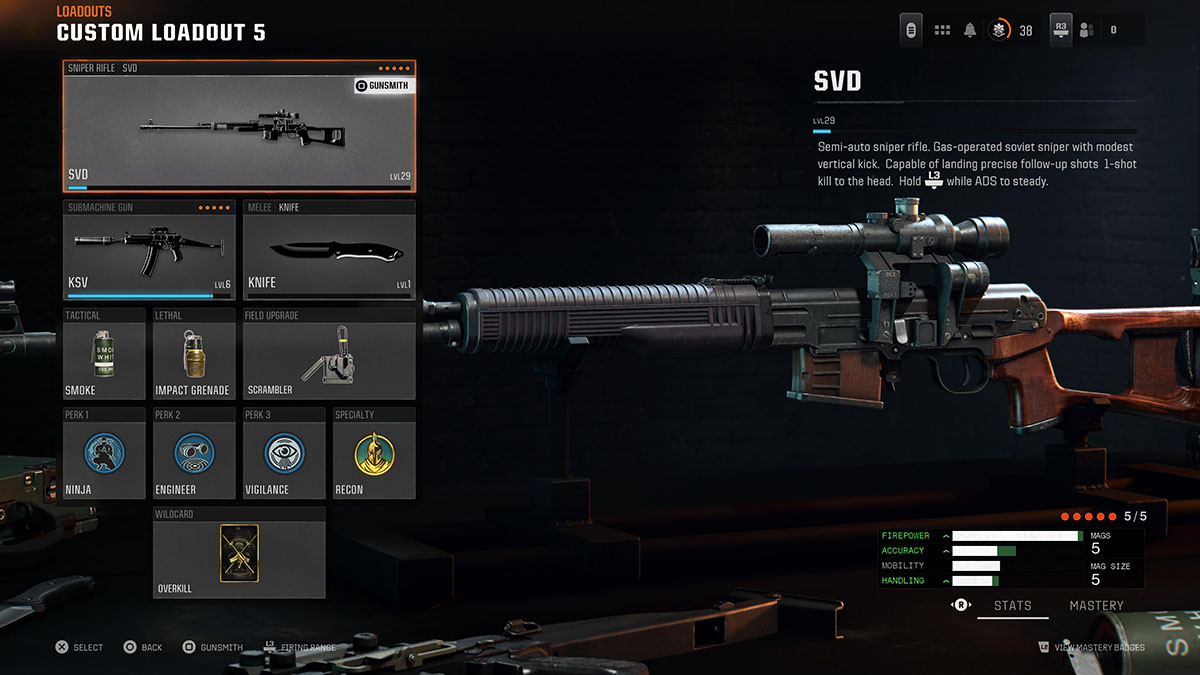Change the Smoke tactical equipment
This screenshot has width=1200, height=675.
click(104, 355)
